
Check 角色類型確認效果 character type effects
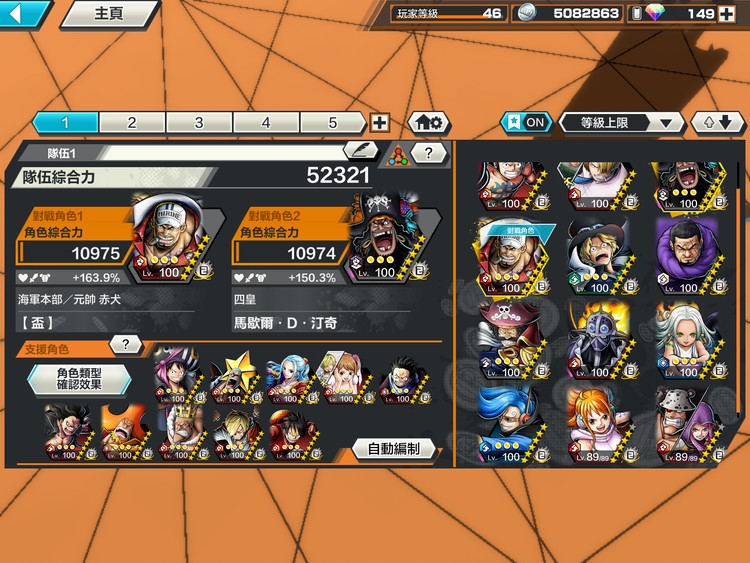click(78, 379)
